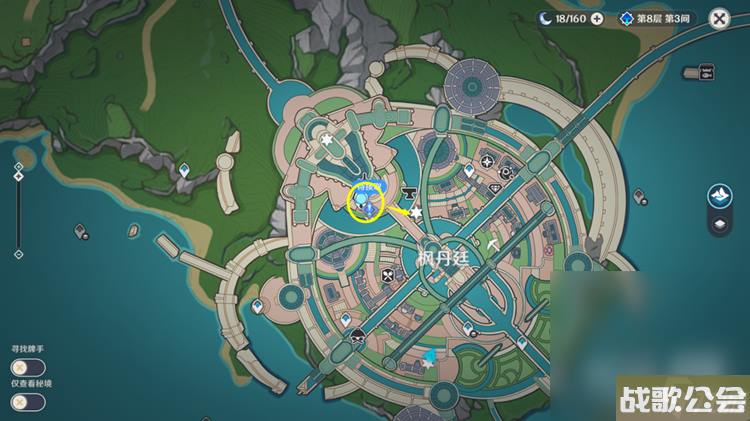Image resolution: width=750 pixels, height=421 pixels.
Task: Select the star marker beside the yellow arrow
Action: pyautogui.click(x=416, y=212)
